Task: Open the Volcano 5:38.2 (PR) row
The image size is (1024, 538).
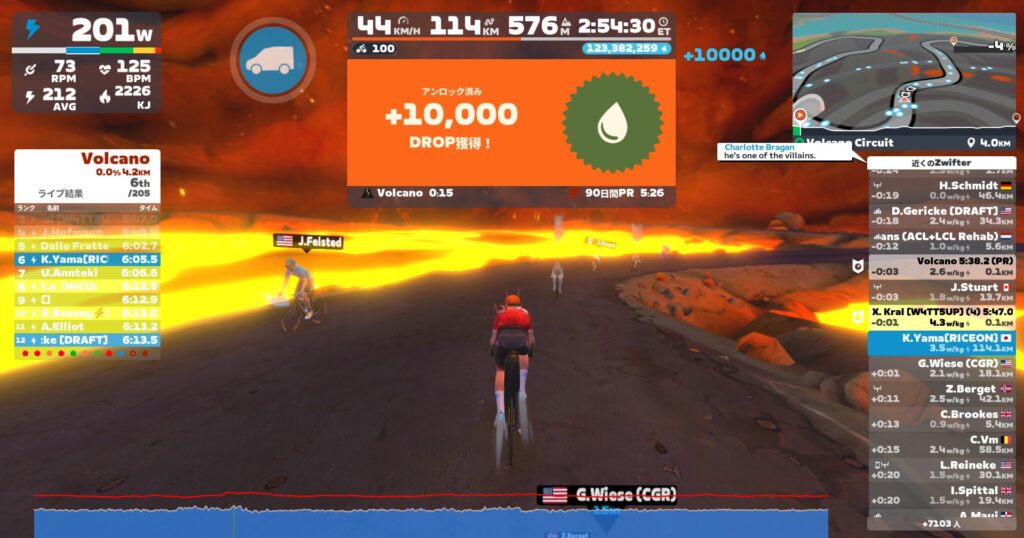Action: tap(940, 266)
